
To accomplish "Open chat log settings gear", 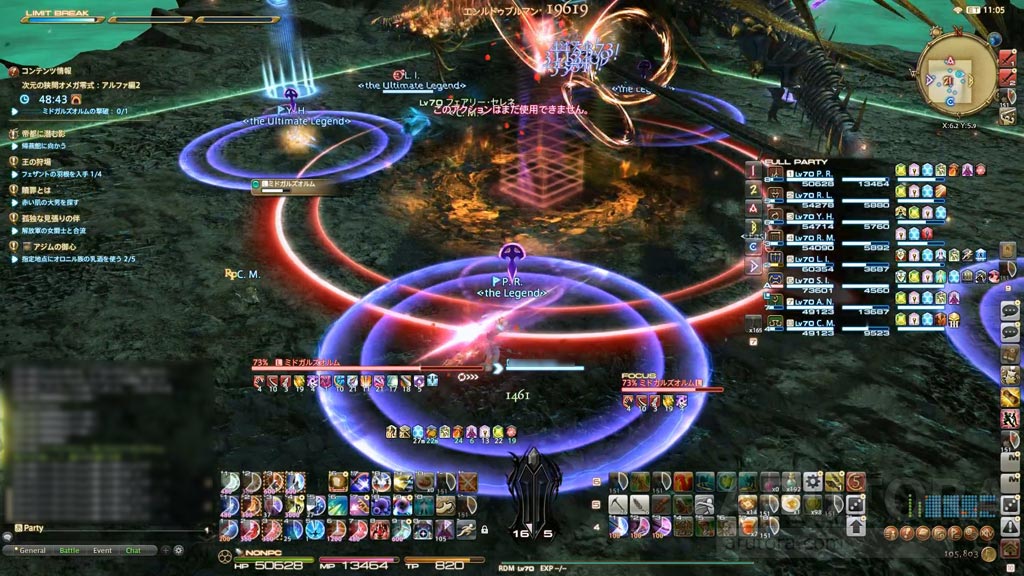I will click(179, 550).
